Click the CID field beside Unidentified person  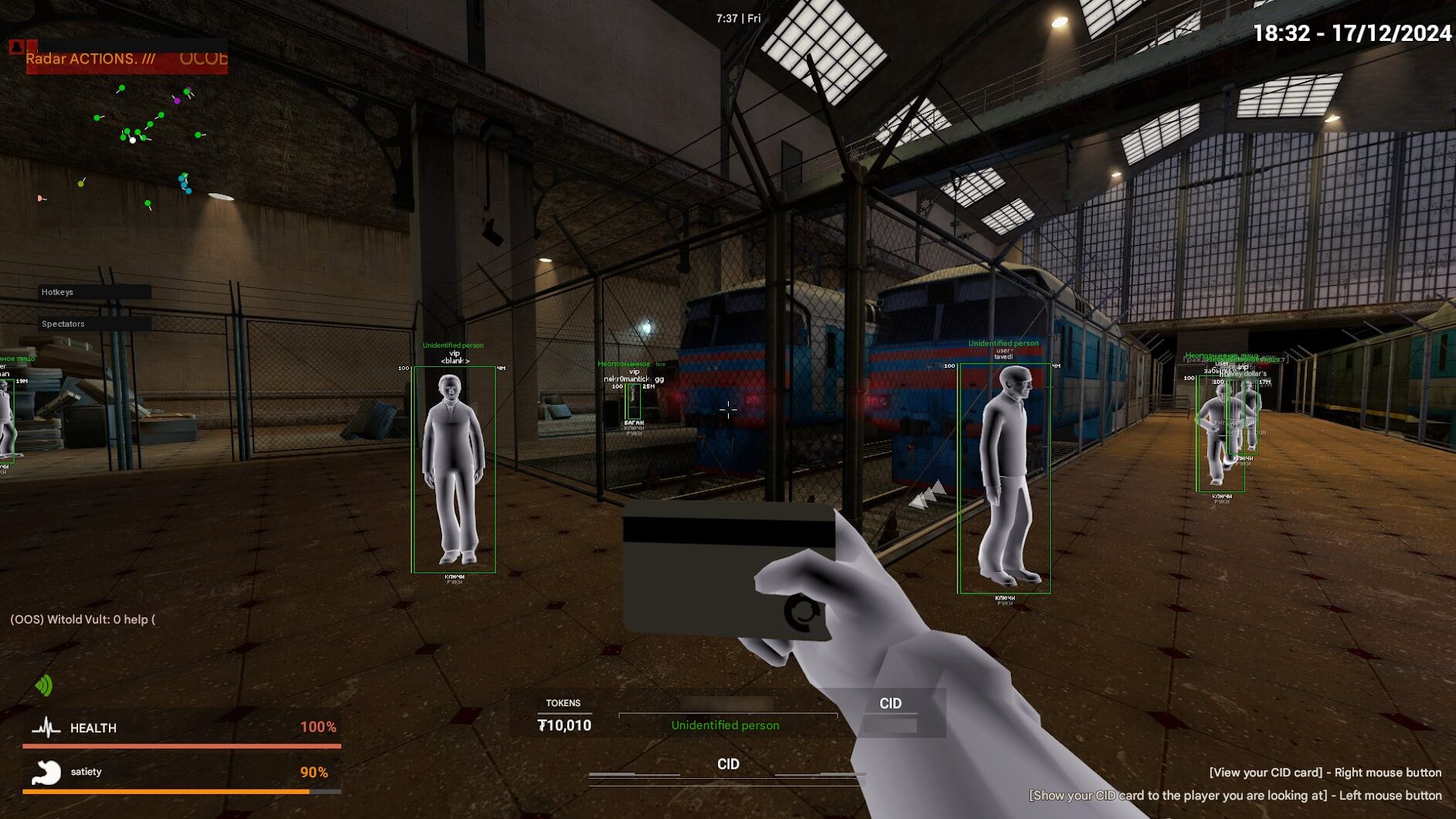tap(890, 712)
